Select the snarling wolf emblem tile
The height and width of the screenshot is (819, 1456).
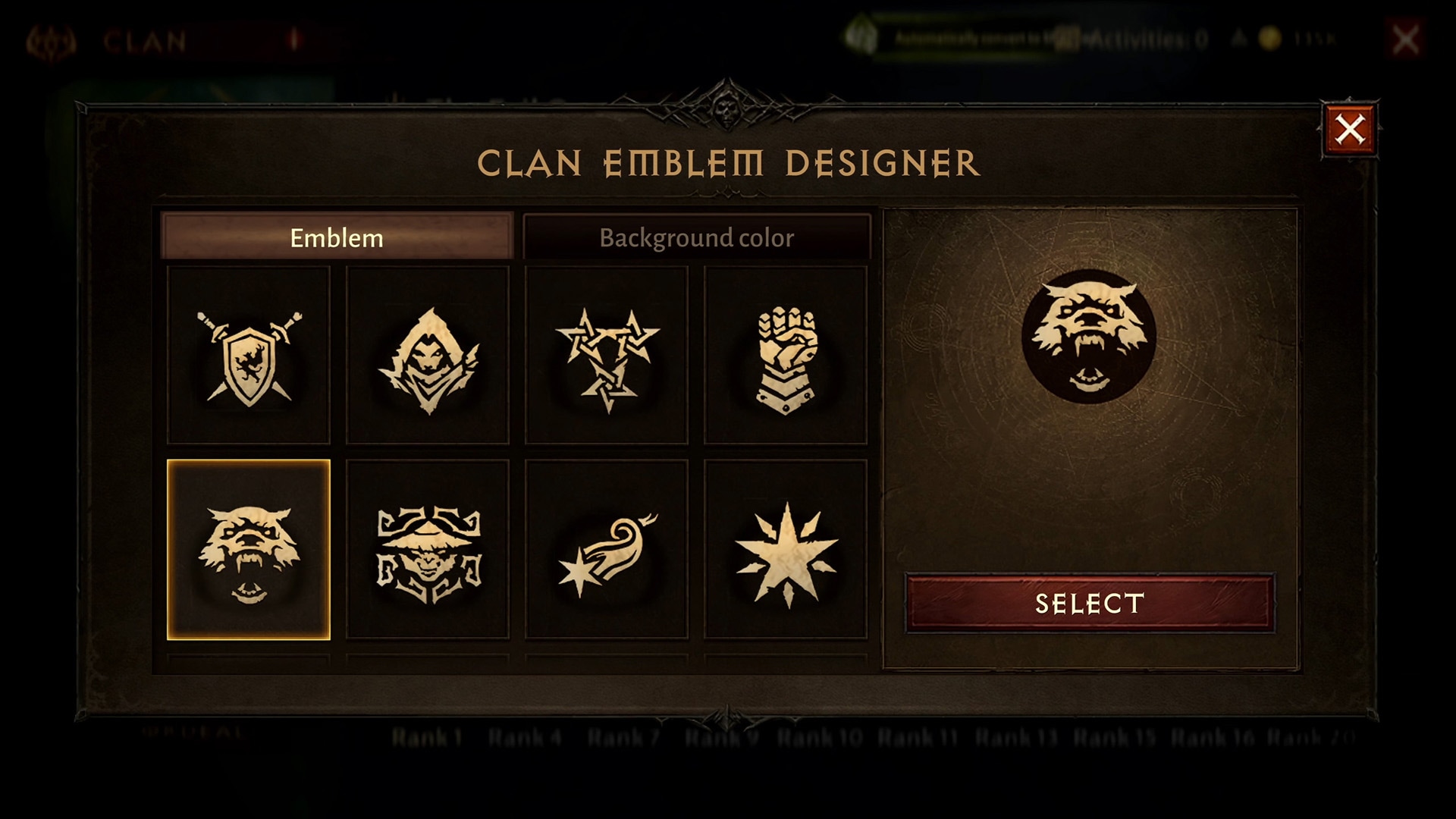[x=249, y=550]
